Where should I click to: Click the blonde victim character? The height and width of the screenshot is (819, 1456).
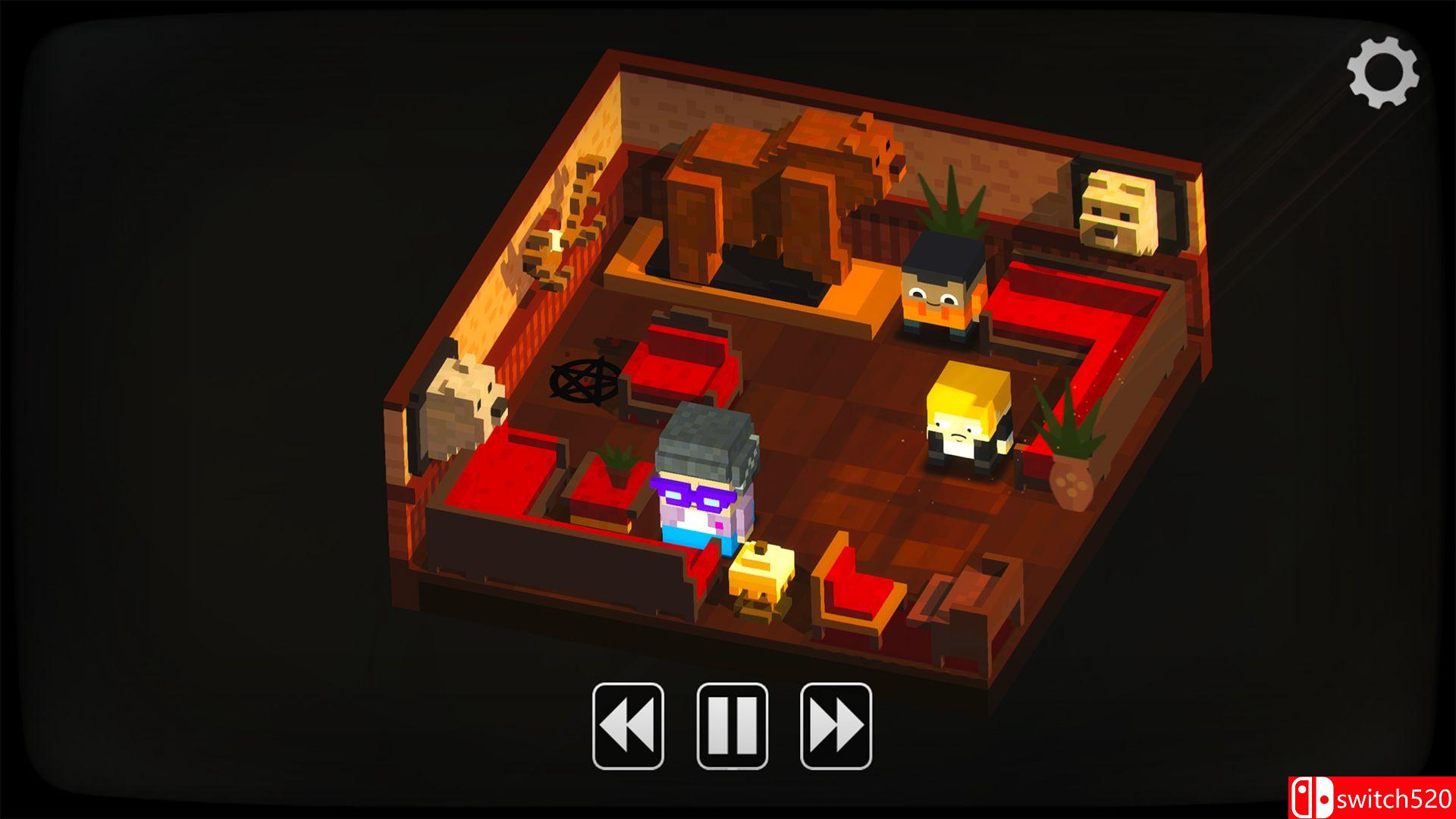tap(967, 425)
